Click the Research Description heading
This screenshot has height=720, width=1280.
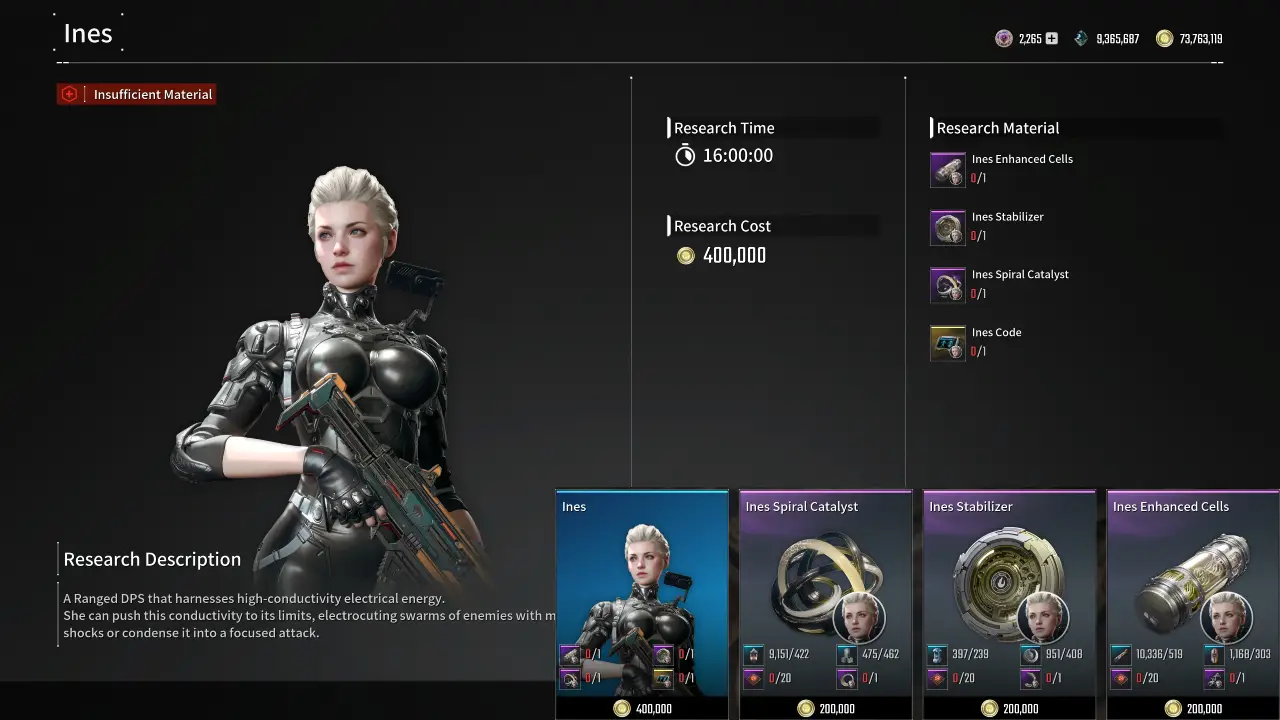click(x=152, y=559)
